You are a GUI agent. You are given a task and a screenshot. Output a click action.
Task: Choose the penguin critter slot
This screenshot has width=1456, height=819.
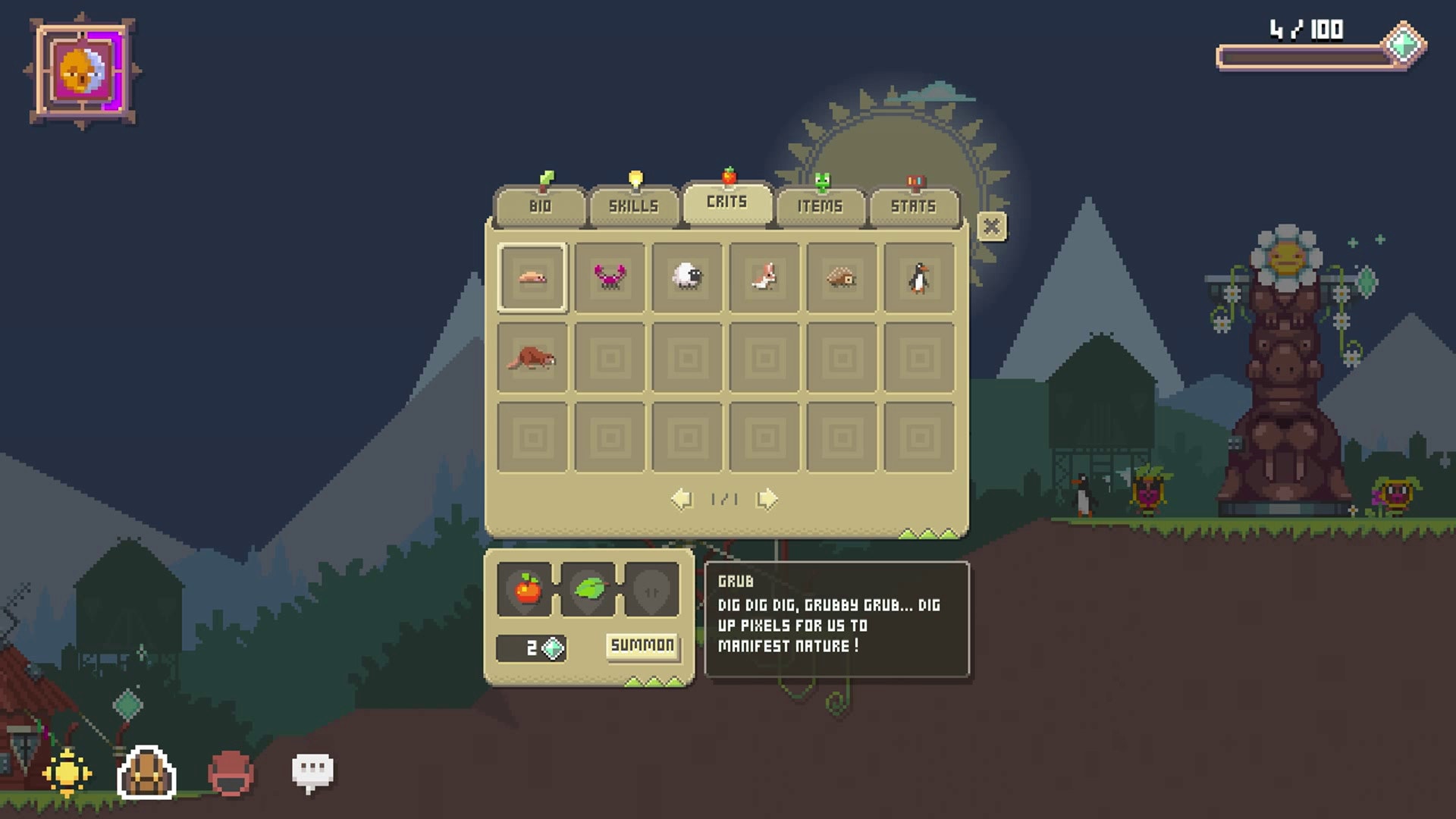[x=919, y=278]
